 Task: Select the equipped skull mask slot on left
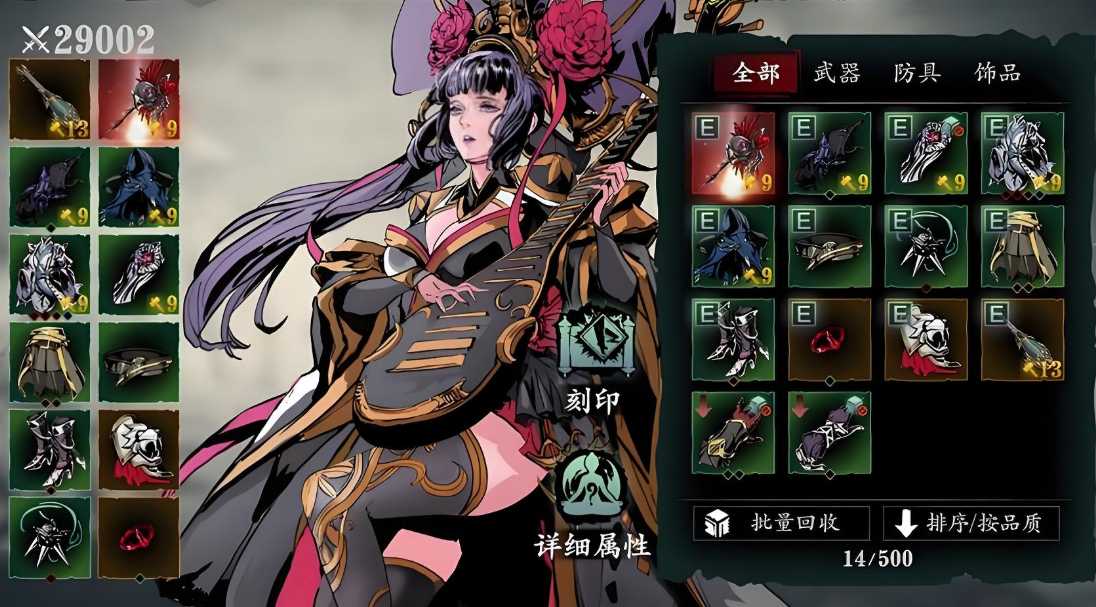point(139,449)
